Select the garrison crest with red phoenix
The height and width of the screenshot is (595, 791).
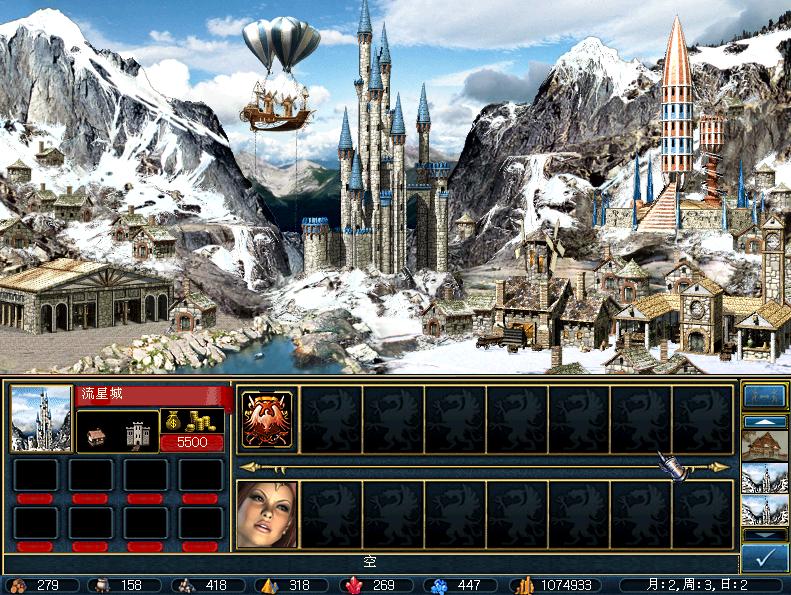(x=267, y=419)
